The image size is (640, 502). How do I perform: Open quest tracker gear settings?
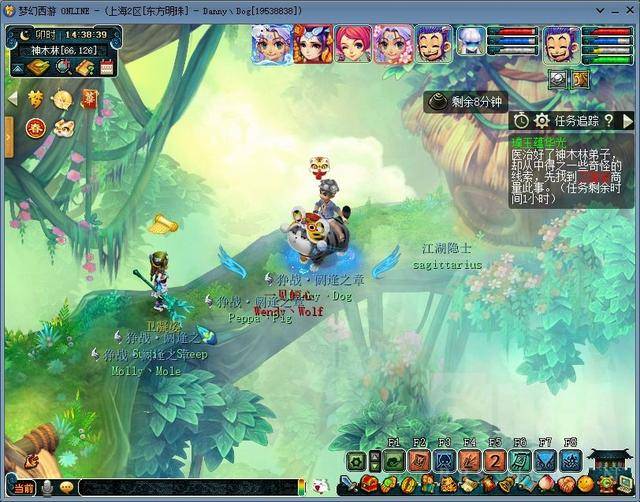542,121
